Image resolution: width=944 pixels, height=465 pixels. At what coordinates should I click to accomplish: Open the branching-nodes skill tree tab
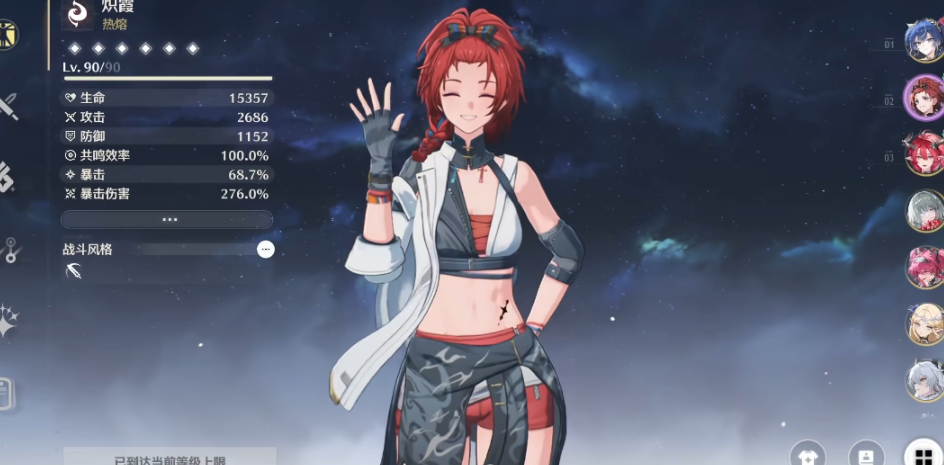(8, 250)
